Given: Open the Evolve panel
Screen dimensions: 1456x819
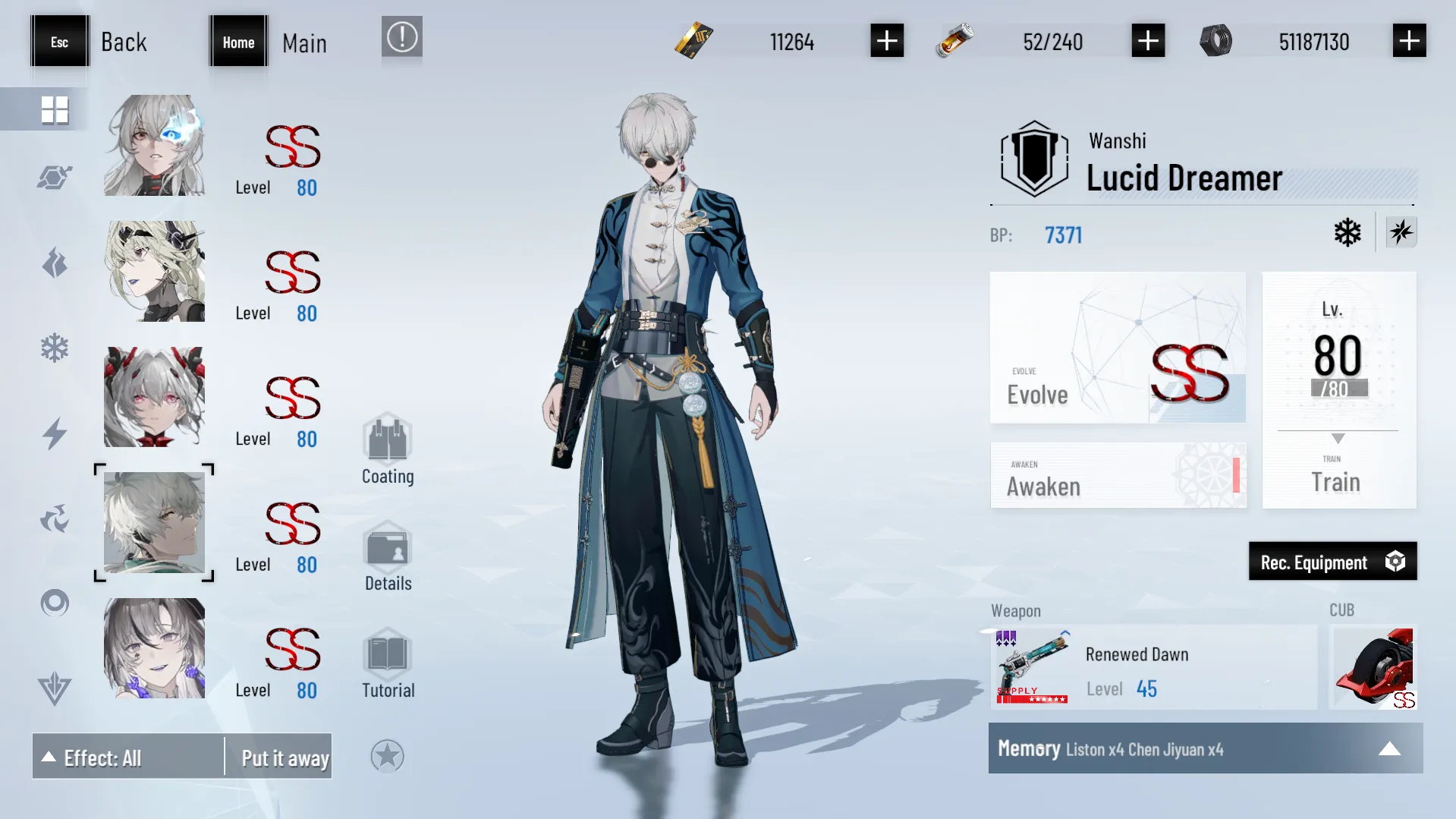Looking at the screenshot, I should point(1117,348).
